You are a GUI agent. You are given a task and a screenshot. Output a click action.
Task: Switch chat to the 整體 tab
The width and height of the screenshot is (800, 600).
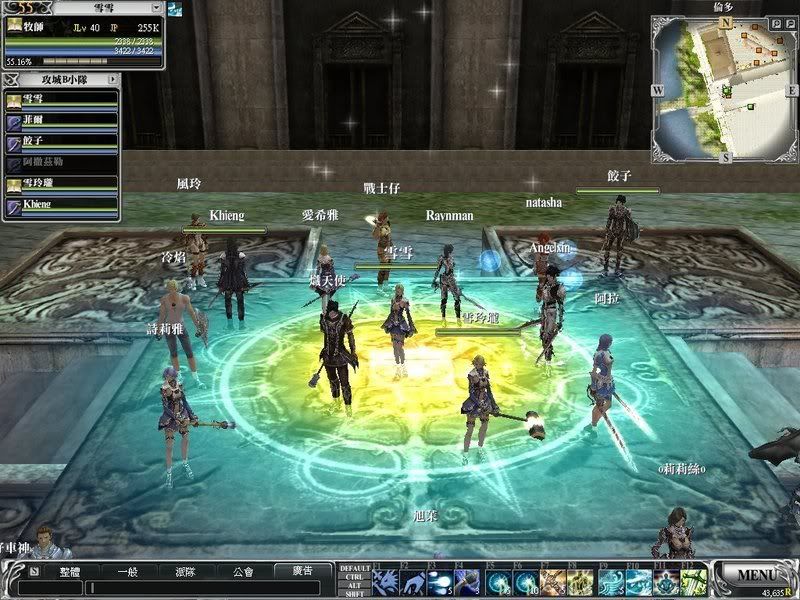point(69,571)
